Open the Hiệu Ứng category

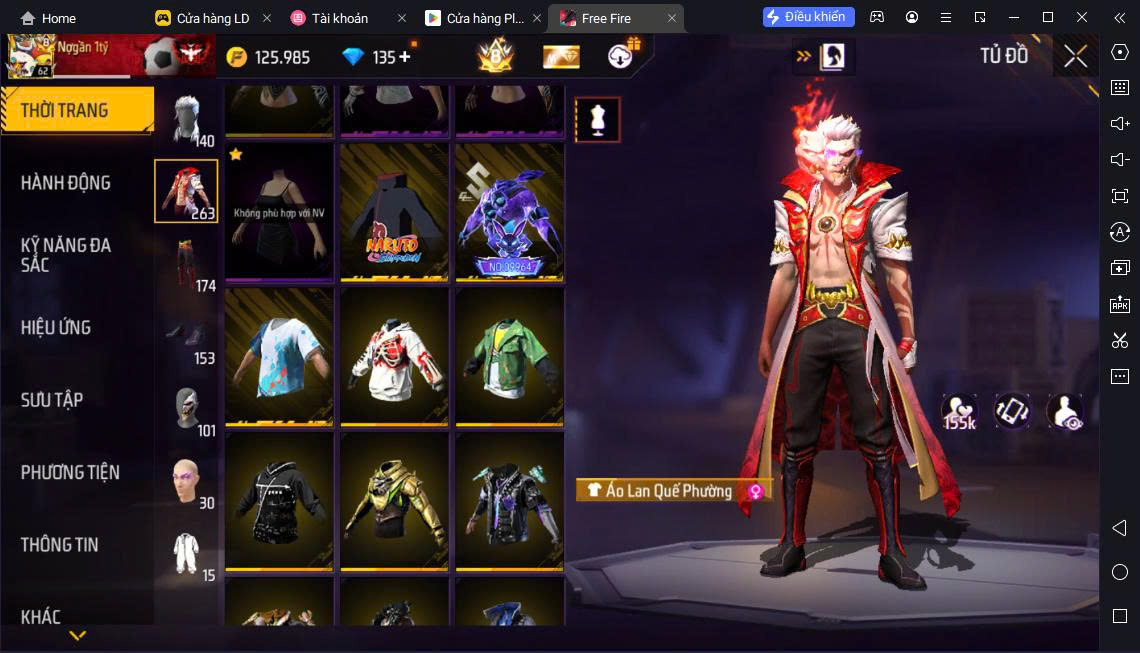[56, 327]
